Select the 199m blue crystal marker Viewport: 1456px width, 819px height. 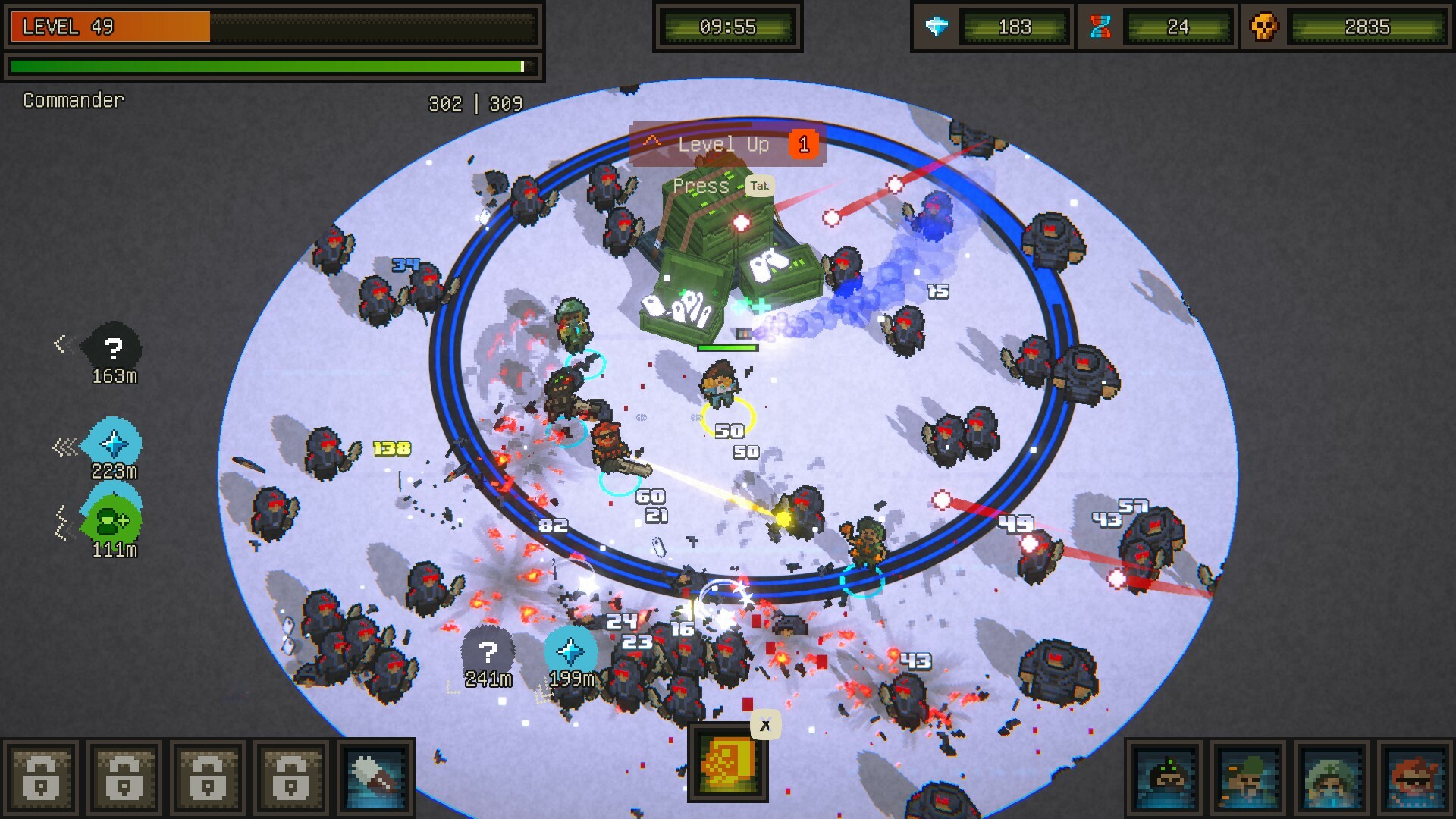click(x=570, y=651)
